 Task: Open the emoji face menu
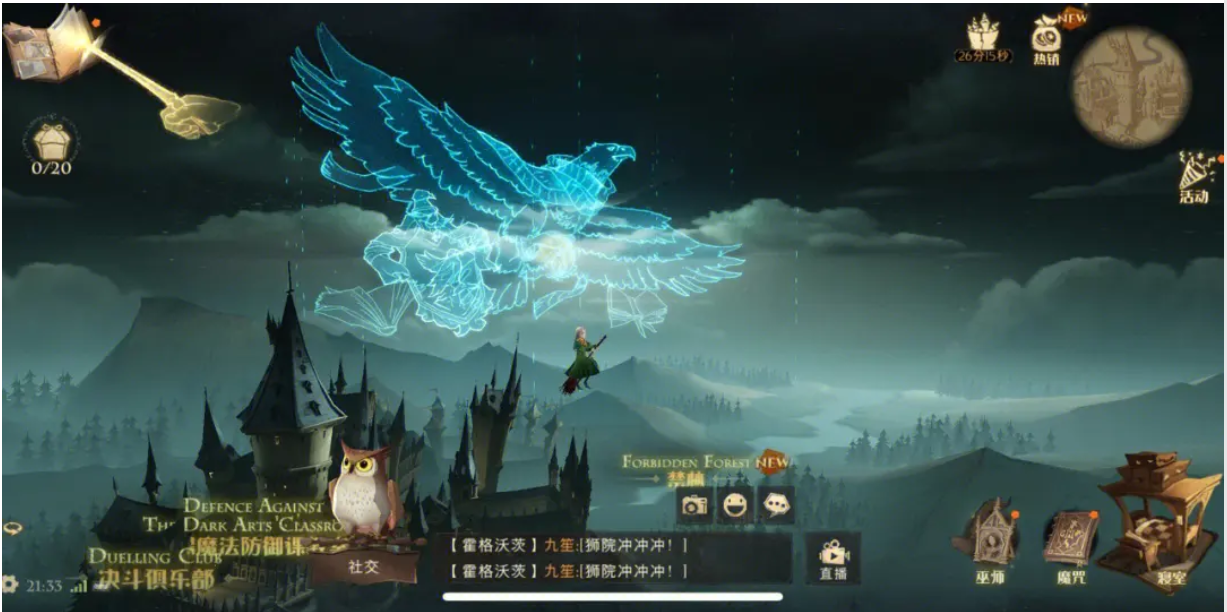point(735,505)
